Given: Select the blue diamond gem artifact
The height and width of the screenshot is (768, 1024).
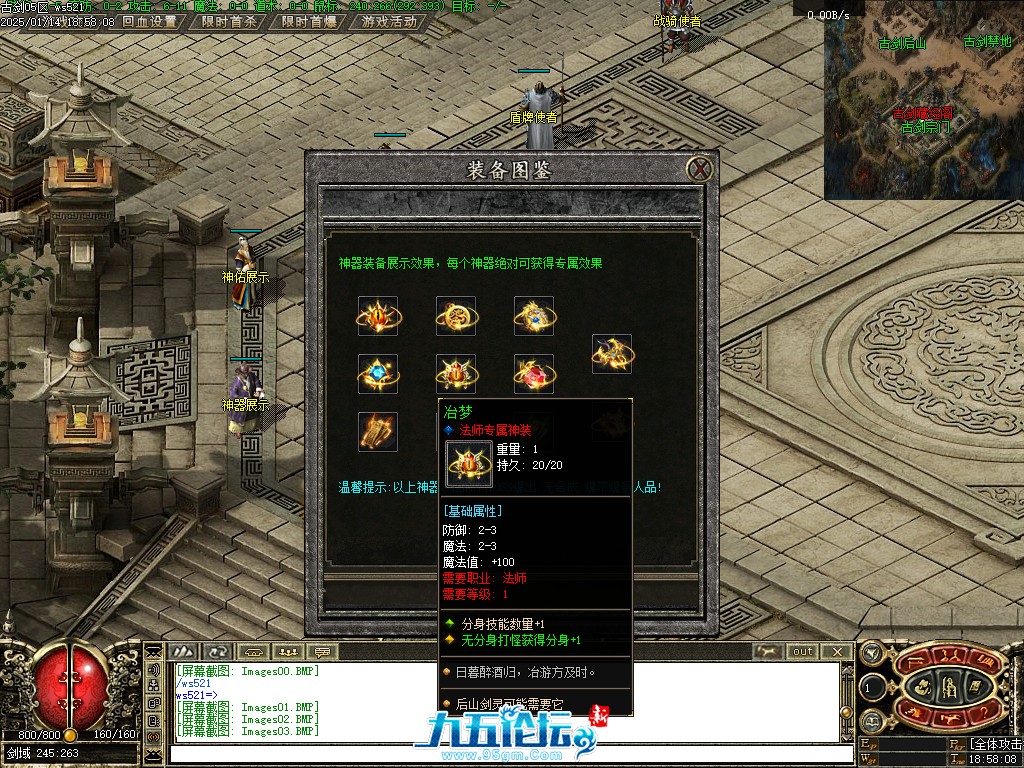Looking at the screenshot, I should (x=378, y=374).
